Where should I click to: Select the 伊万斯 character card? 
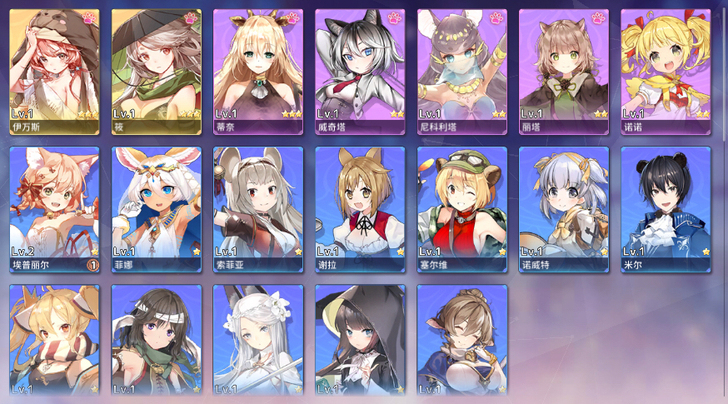tap(54, 66)
